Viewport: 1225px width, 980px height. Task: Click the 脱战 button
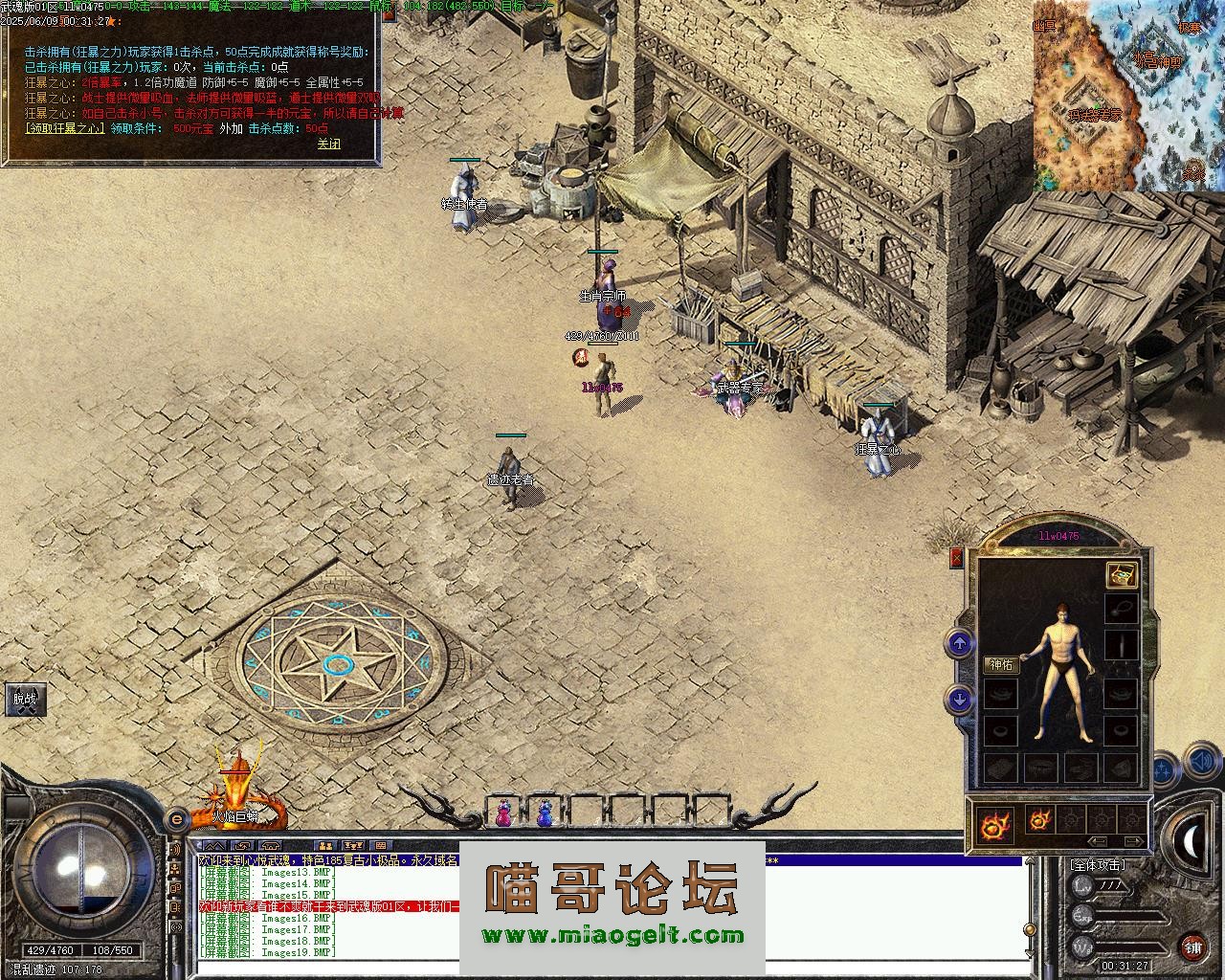pos(25,699)
